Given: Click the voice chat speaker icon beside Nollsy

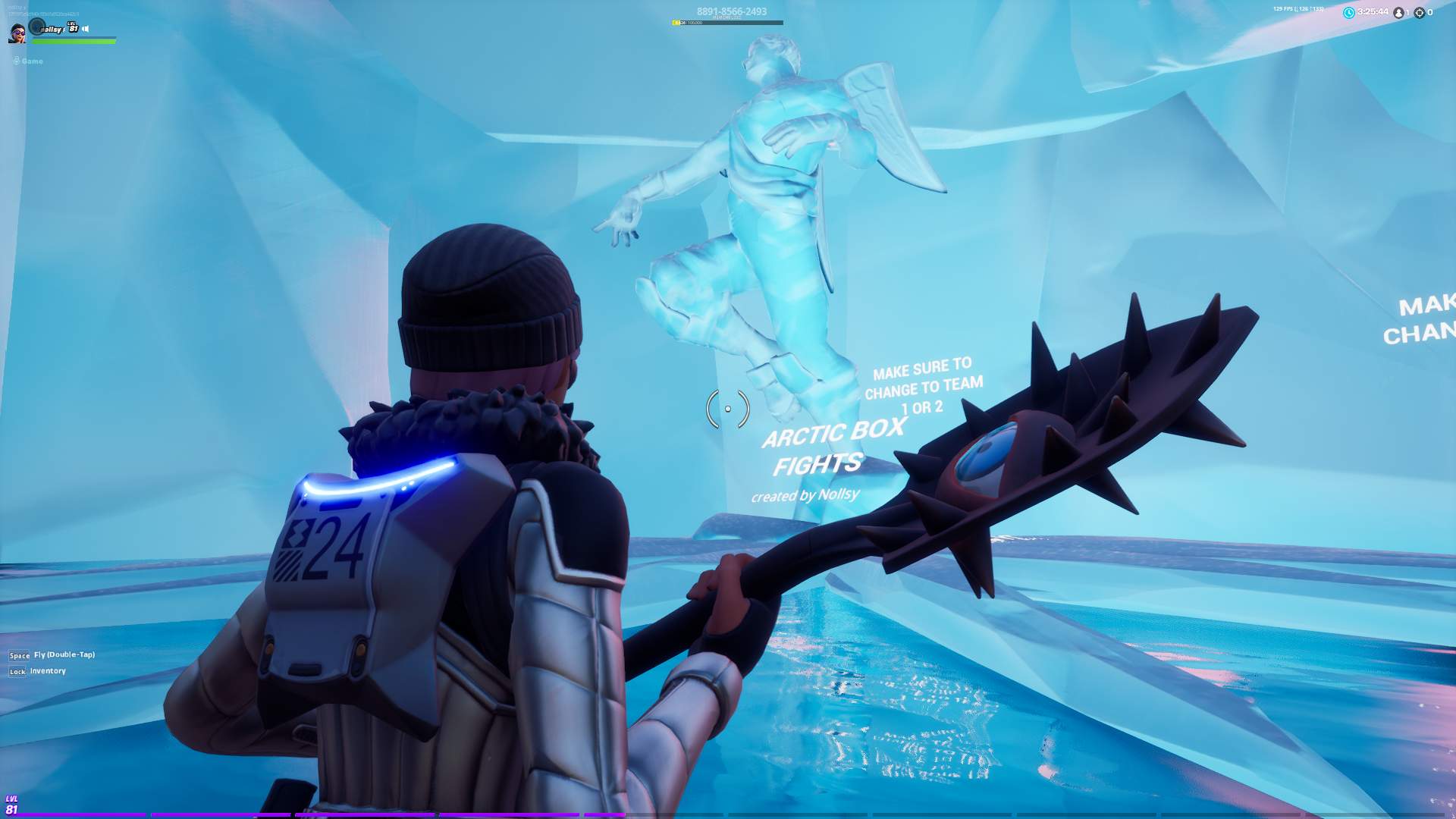Looking at the screenshot, I should [85, 29].
